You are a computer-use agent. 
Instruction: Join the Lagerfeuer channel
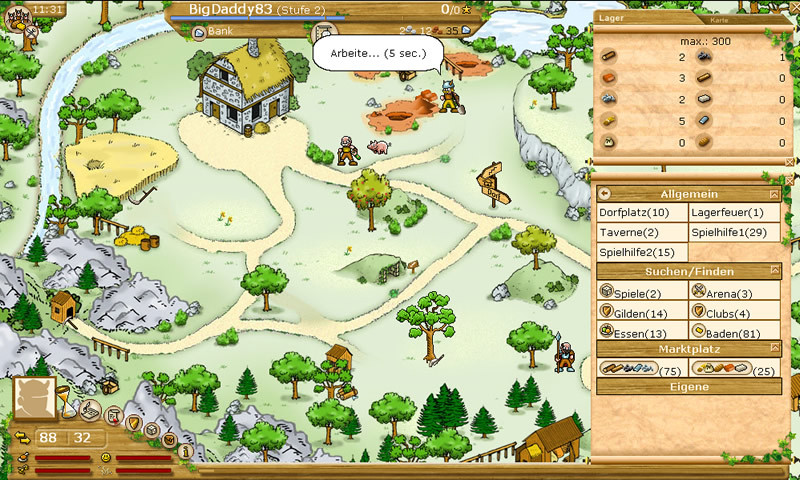coord(727,213)
